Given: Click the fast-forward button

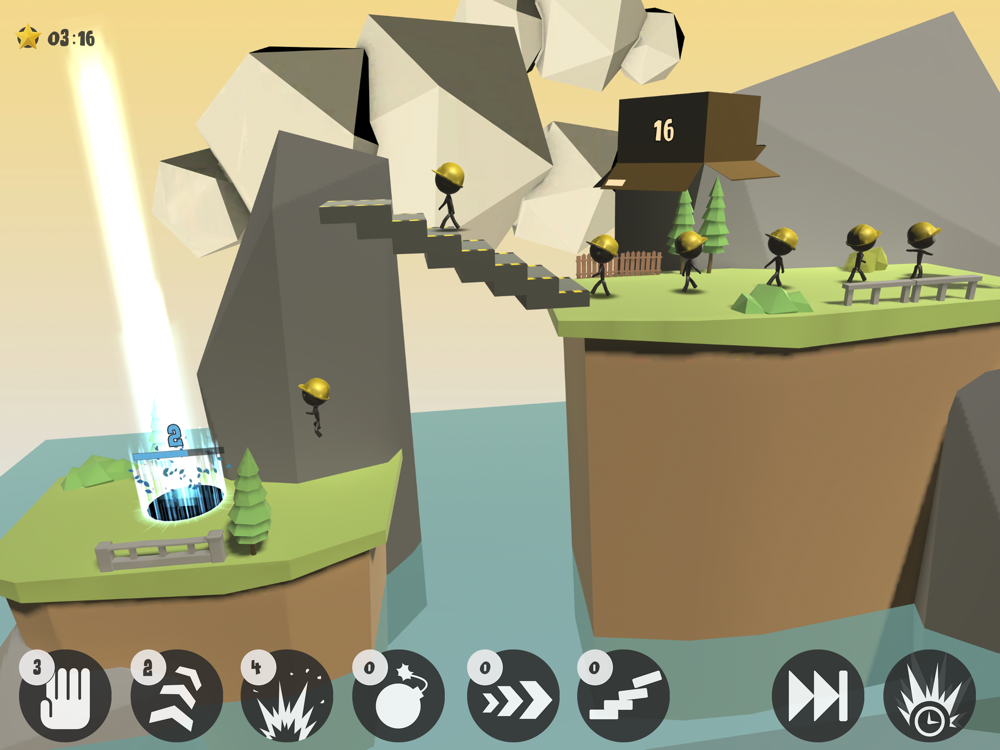Looking at the screenshot, I should tap(818, 695).
